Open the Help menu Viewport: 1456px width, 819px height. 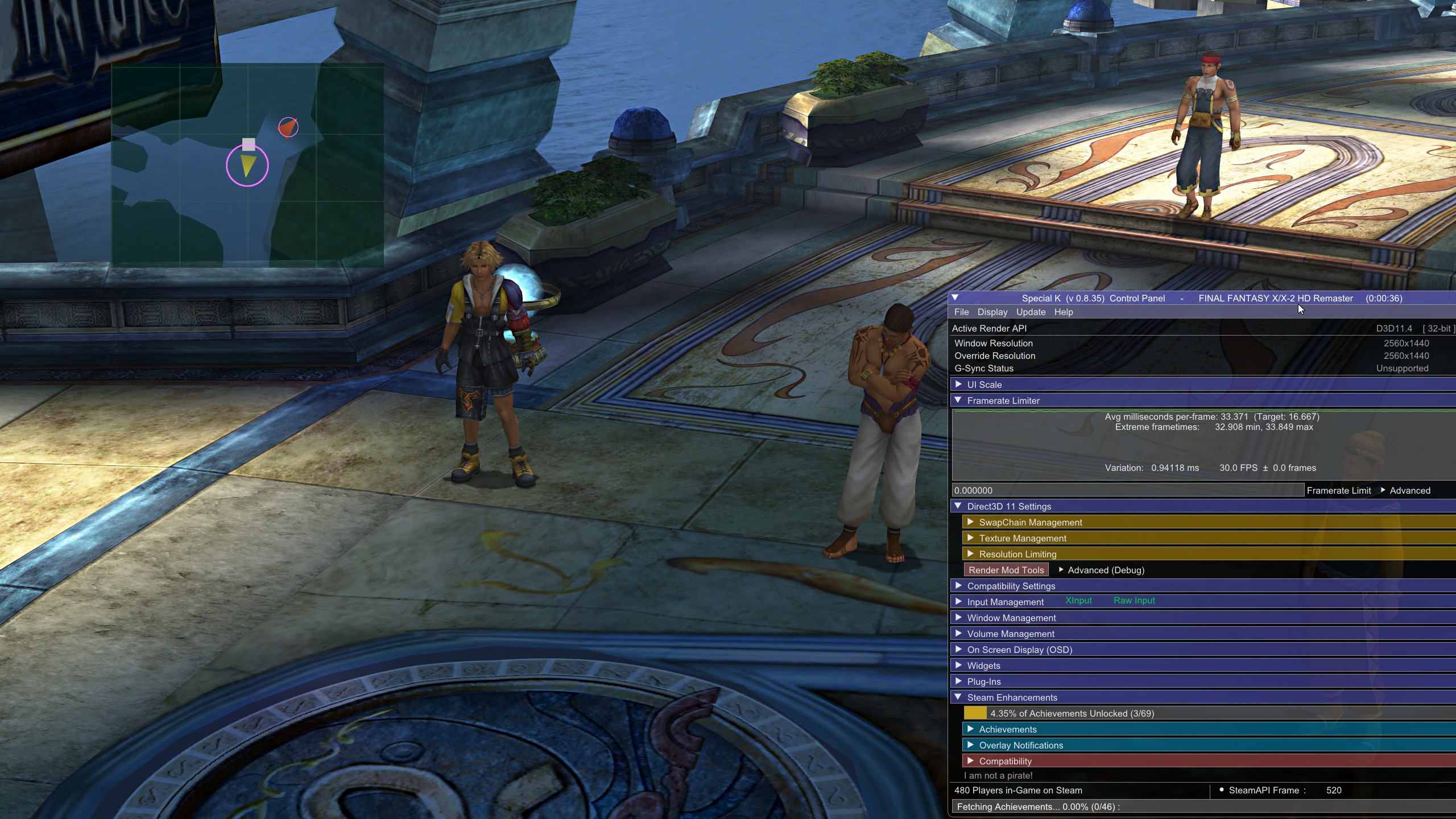point(1063,312)
